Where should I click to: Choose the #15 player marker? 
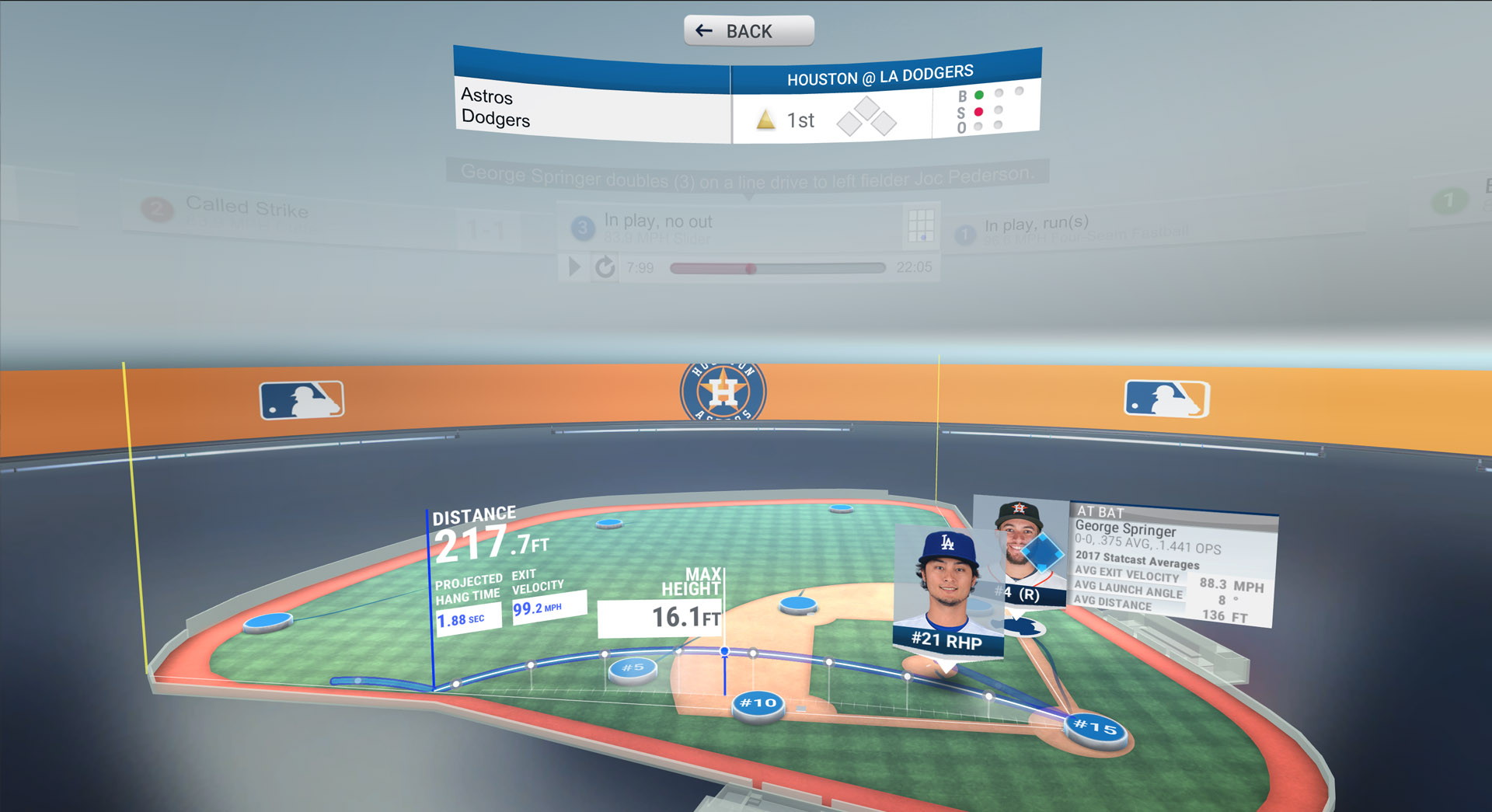tap(1095, 728)
